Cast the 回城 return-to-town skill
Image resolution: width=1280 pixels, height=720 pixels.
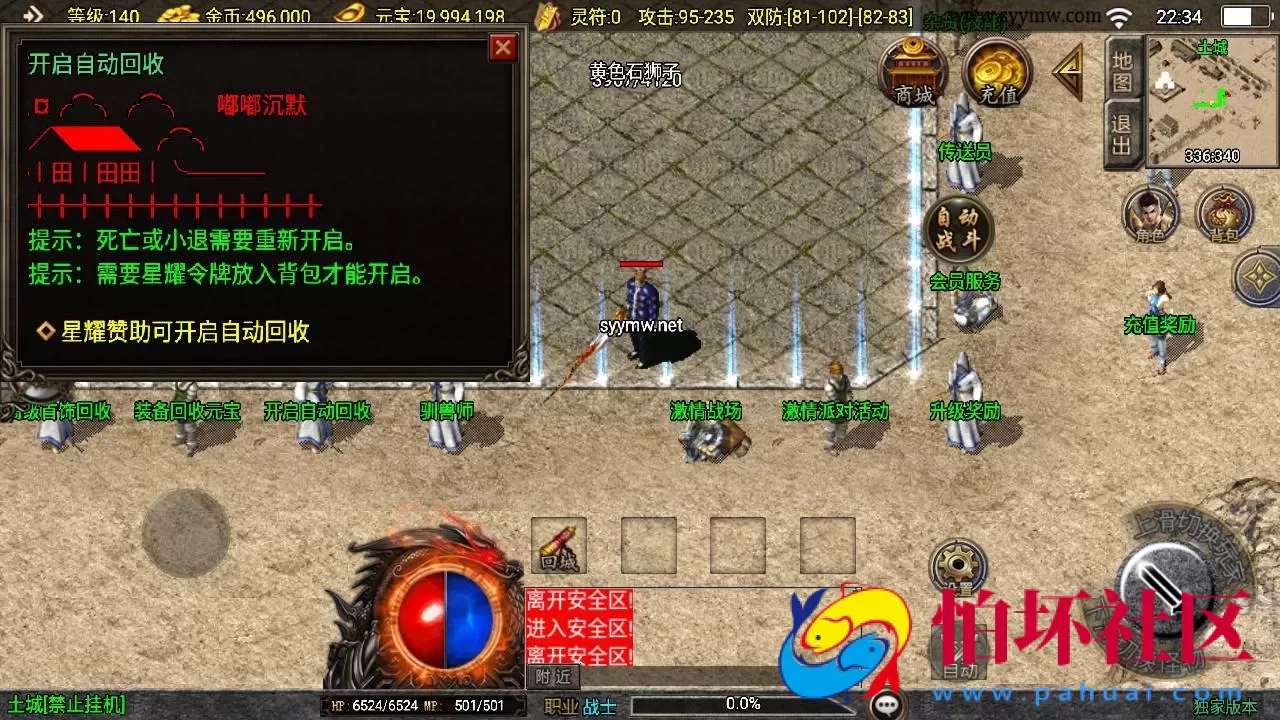point(557,544)
